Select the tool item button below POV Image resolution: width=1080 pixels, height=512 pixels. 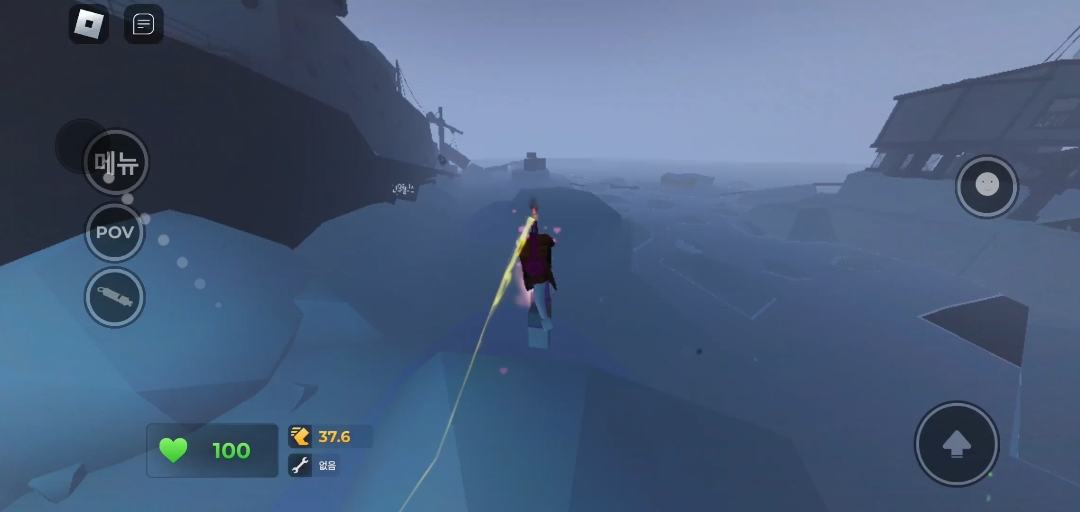pyautogui.click(x=115, y=298)
